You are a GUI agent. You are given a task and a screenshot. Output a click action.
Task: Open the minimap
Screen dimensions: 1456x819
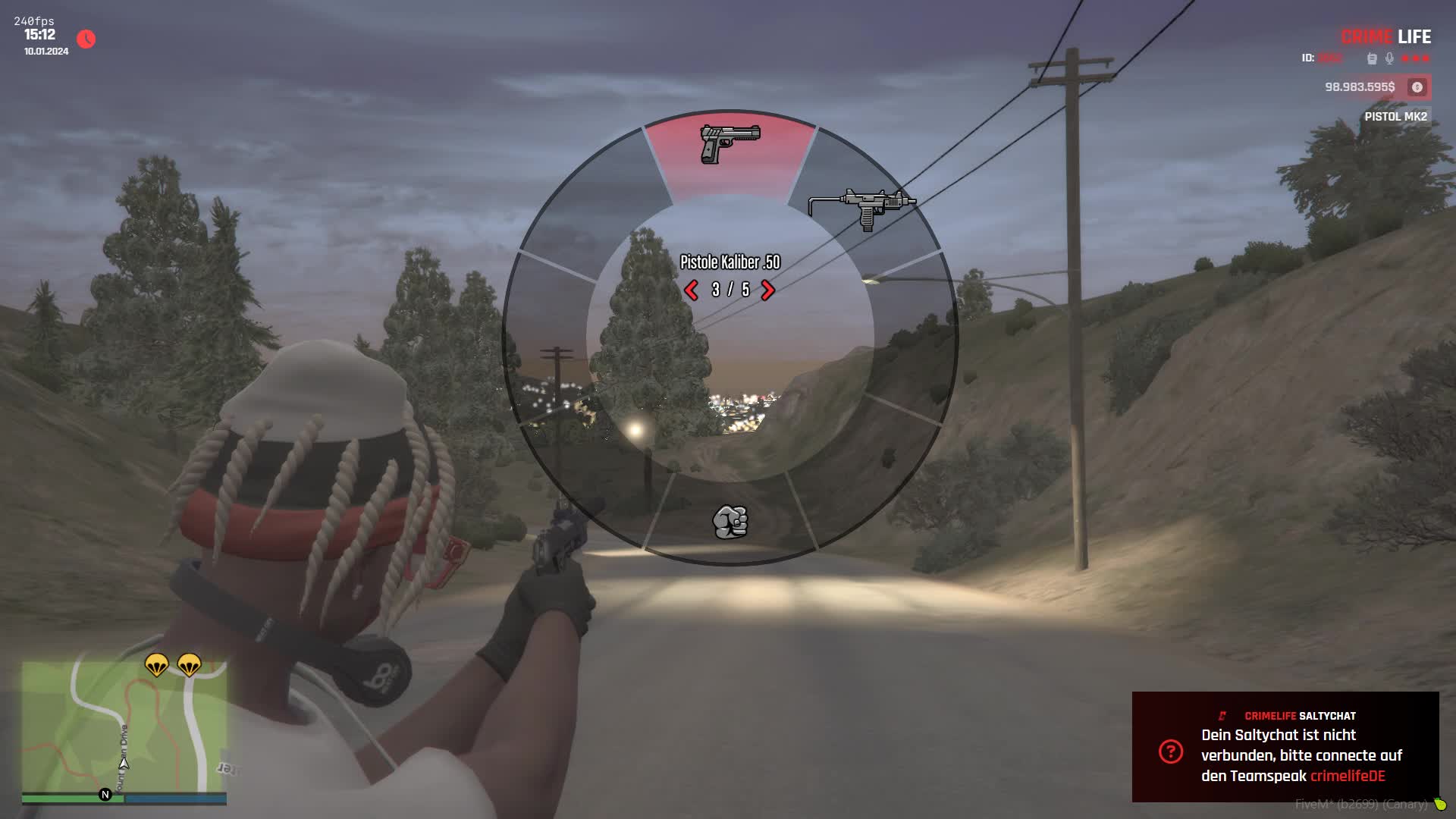click(x=124, y=726)
